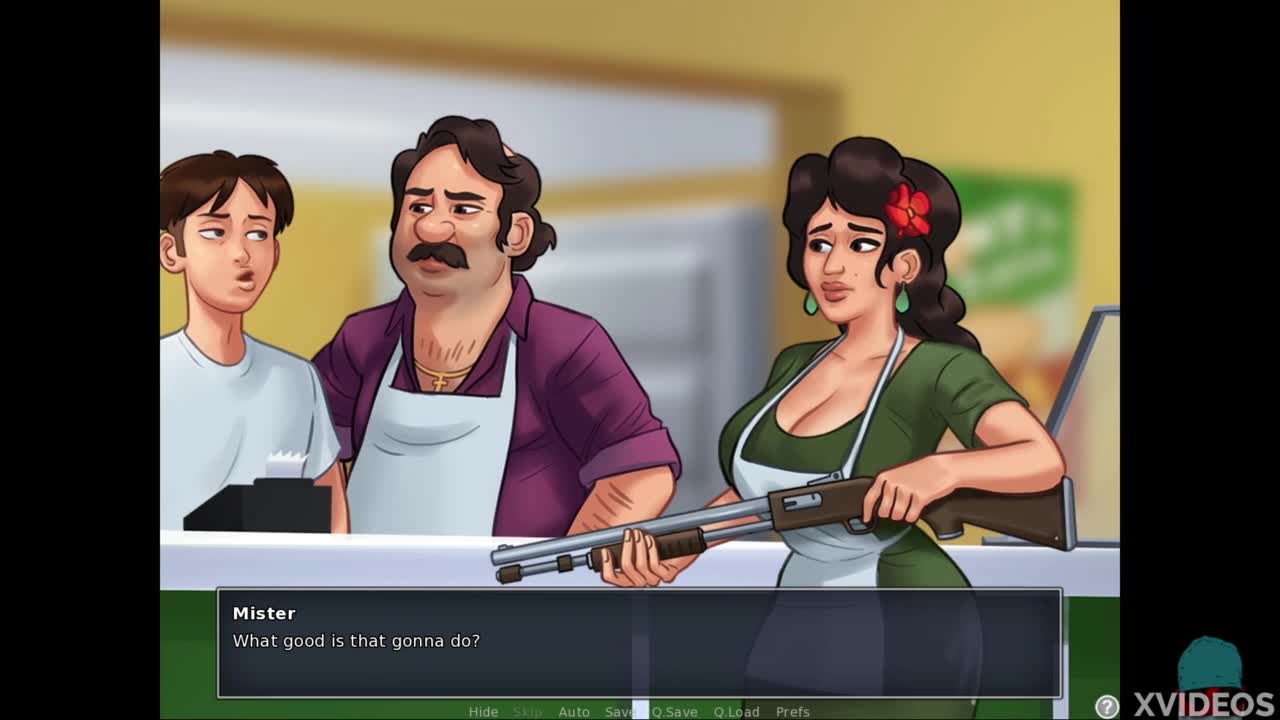The image size is (1280, 720).
Task: Open the question mark help icon
Action: tap(1107, 706)
